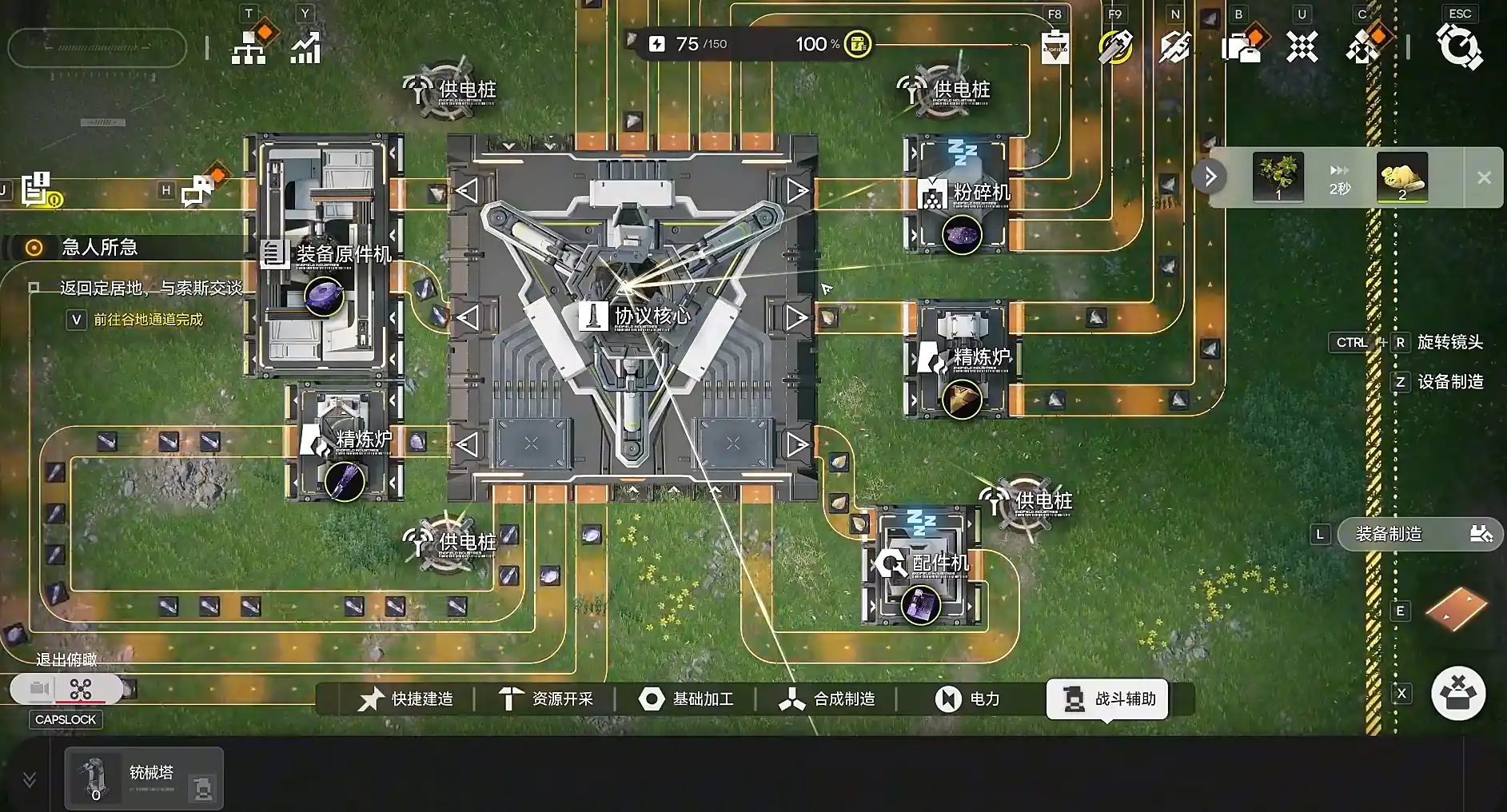
Task: Select the 战斗辅助 combat support tab
Action: (1108, 699)
